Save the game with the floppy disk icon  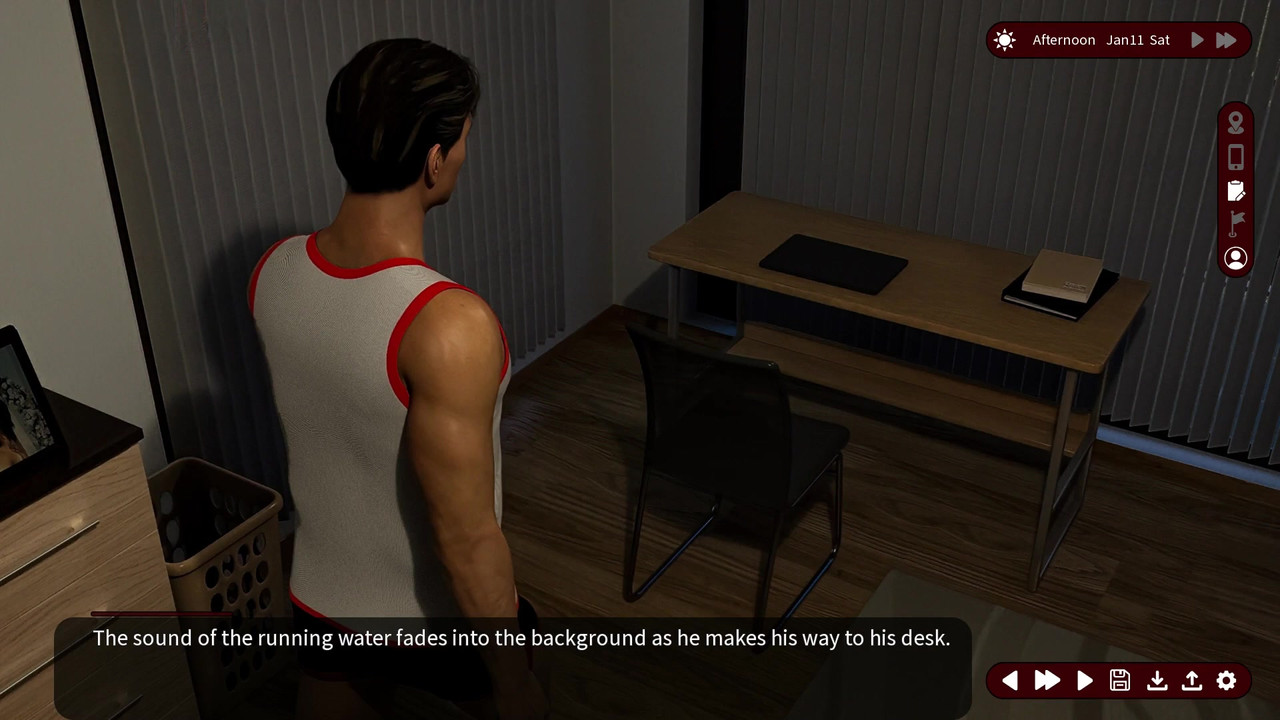pos(1120,681)
